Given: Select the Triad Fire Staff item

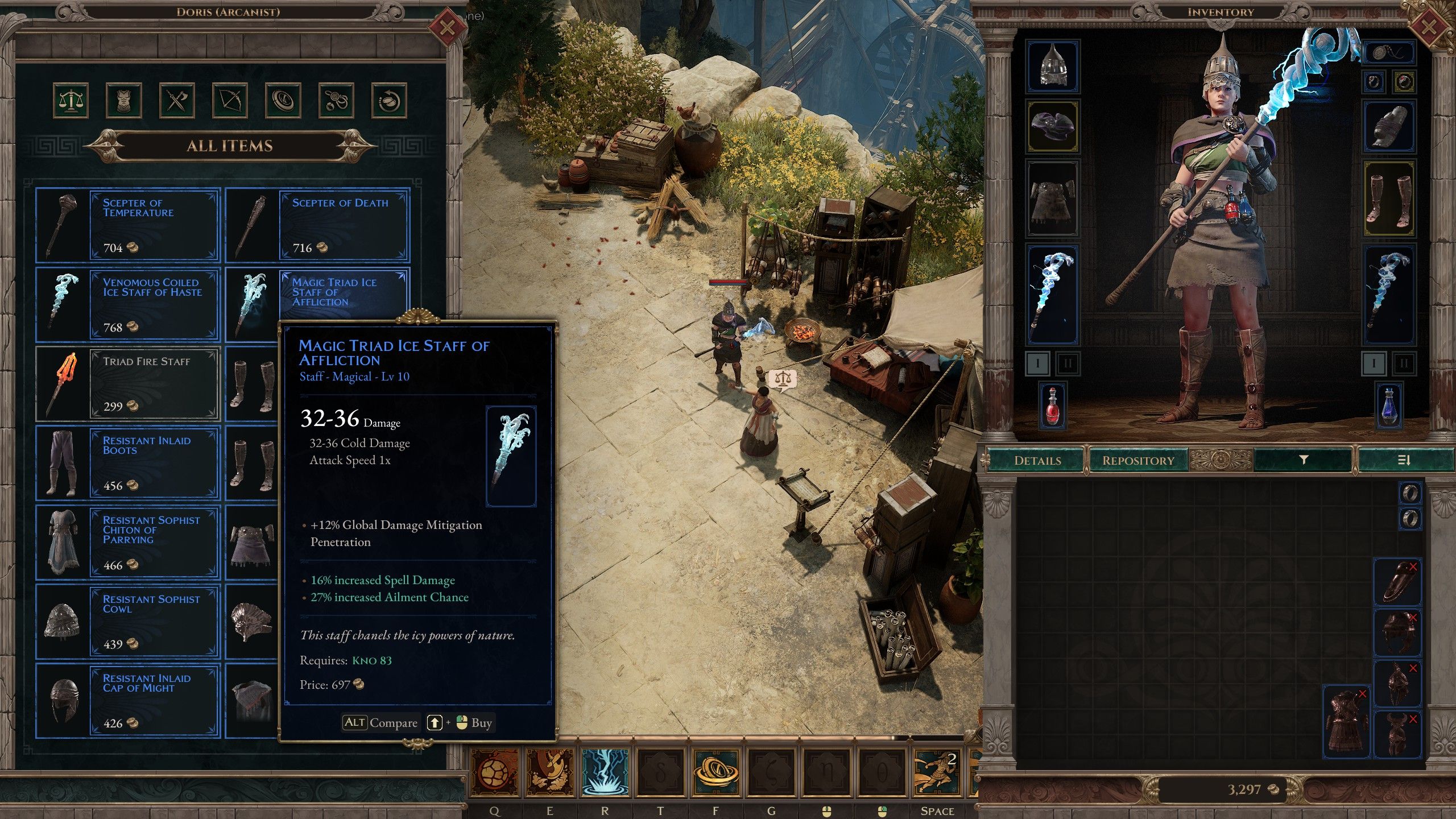Looking at the screenshot, I should tap(128, 384).
